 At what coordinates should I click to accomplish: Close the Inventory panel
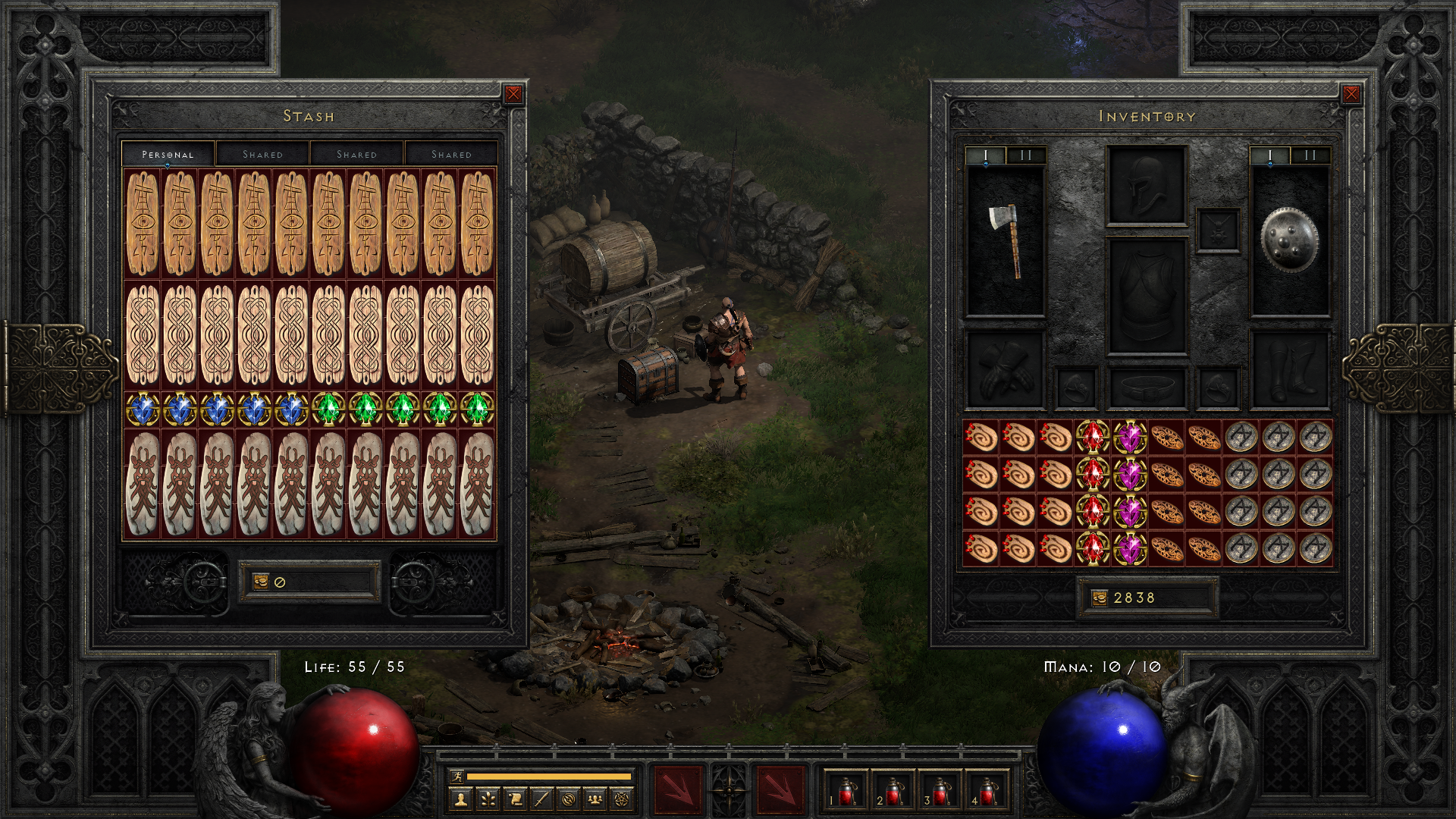pos(1351,94)
